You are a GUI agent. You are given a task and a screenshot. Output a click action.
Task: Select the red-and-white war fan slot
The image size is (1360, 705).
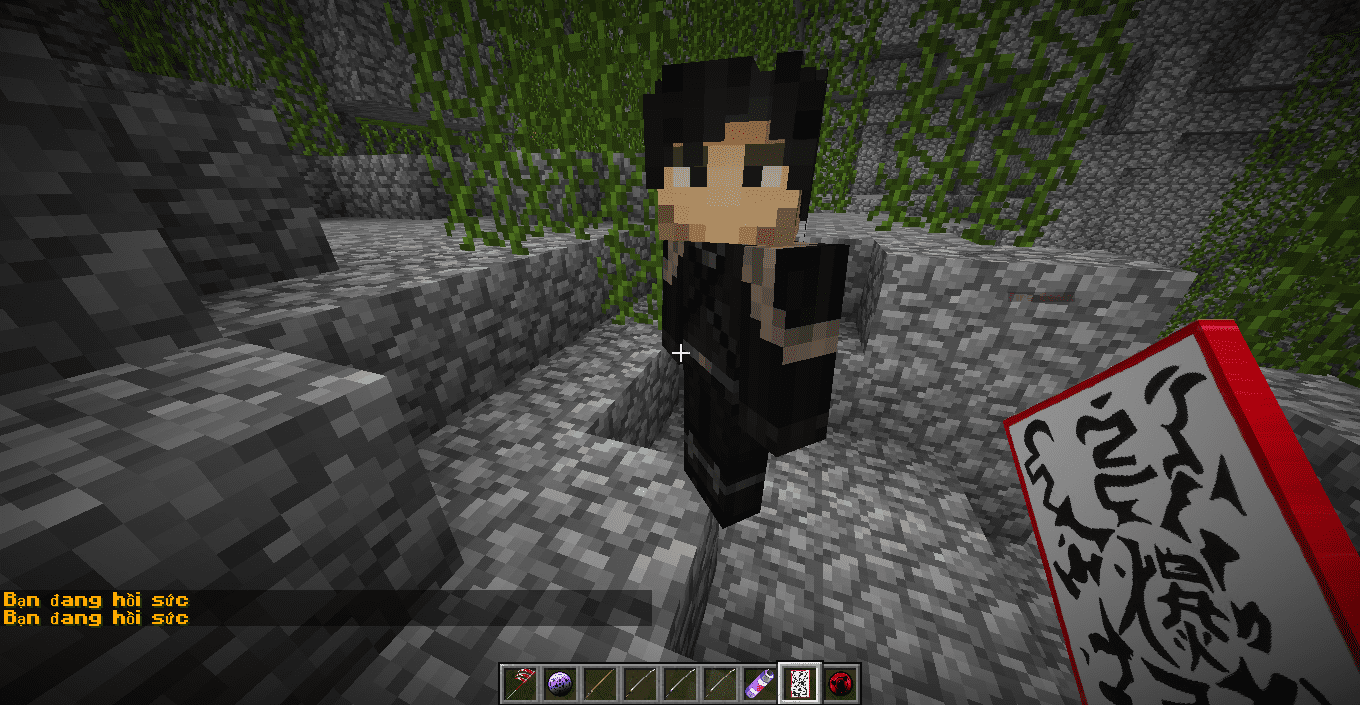pos(520,684)
